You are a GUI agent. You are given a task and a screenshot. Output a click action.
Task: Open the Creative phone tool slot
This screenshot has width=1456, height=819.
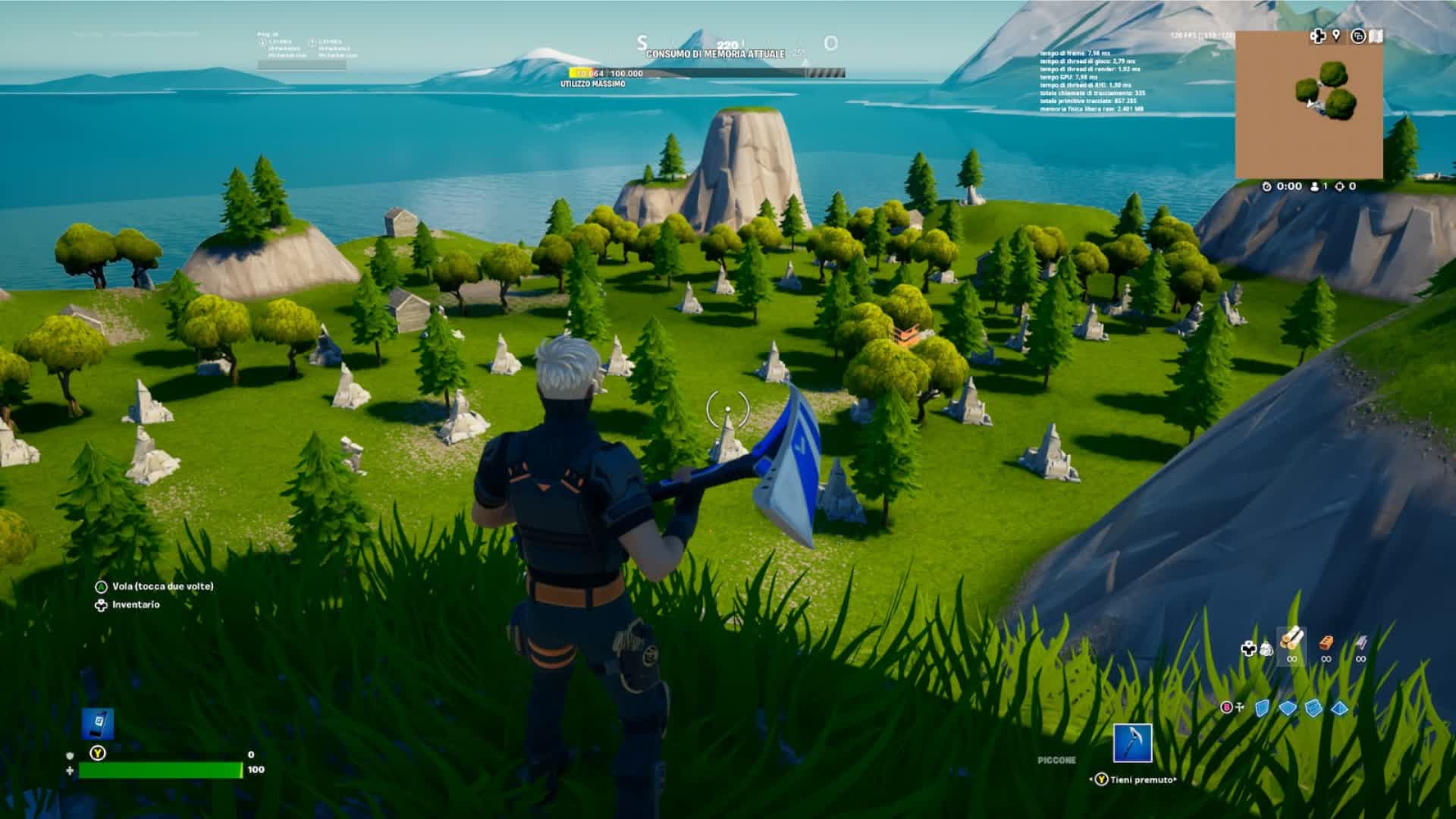coord(98,724)
